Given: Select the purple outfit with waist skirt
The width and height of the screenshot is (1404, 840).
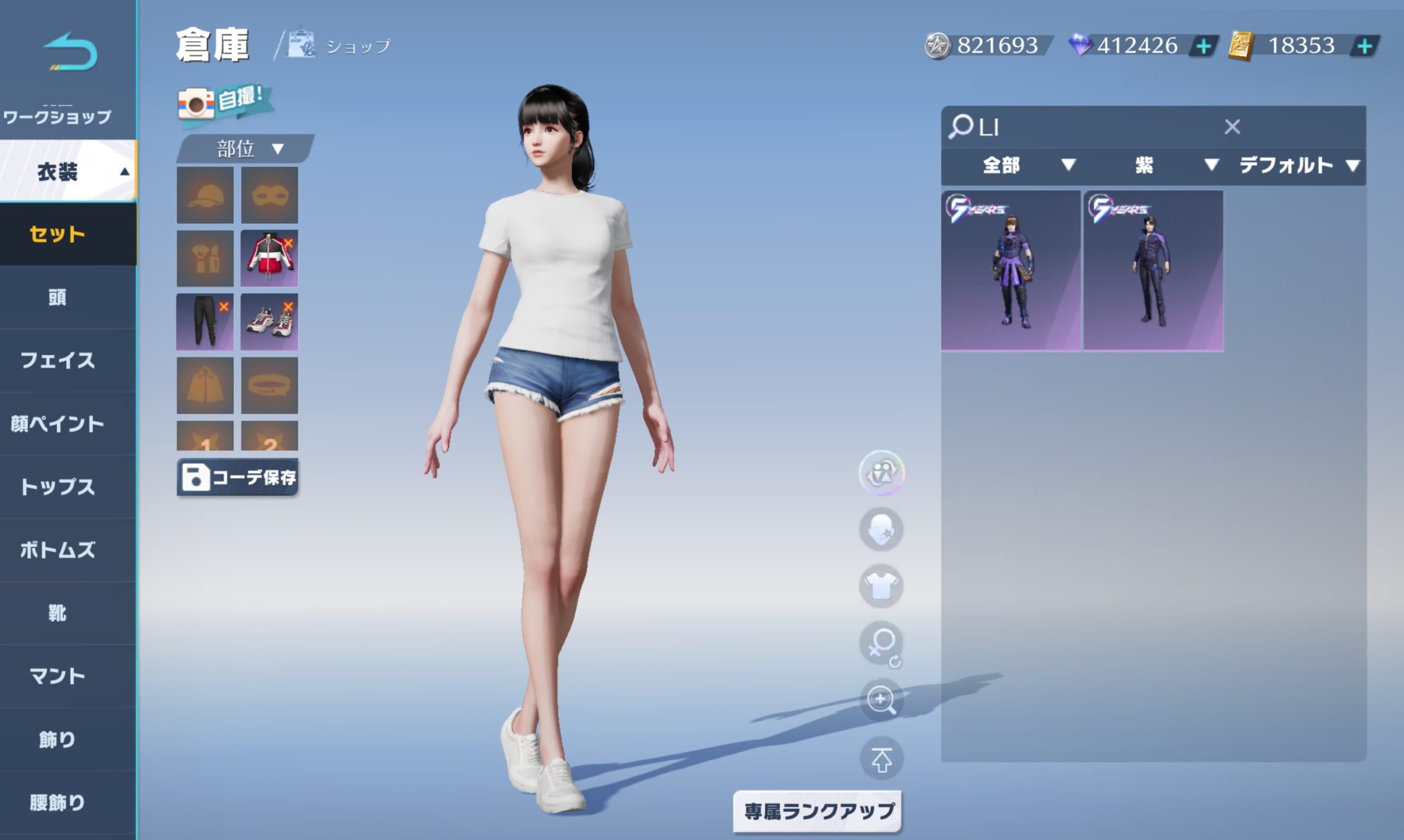Looking at the screenshot, I should (1011, 270).
